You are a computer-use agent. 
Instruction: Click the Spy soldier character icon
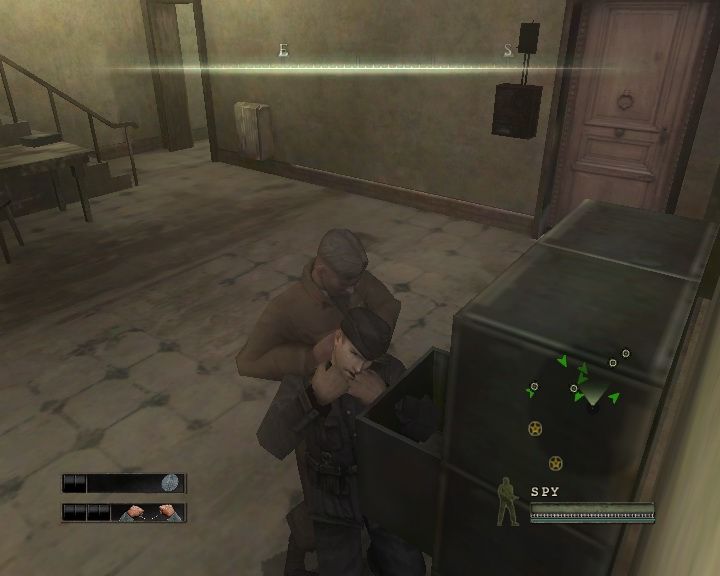click(508, 503)
